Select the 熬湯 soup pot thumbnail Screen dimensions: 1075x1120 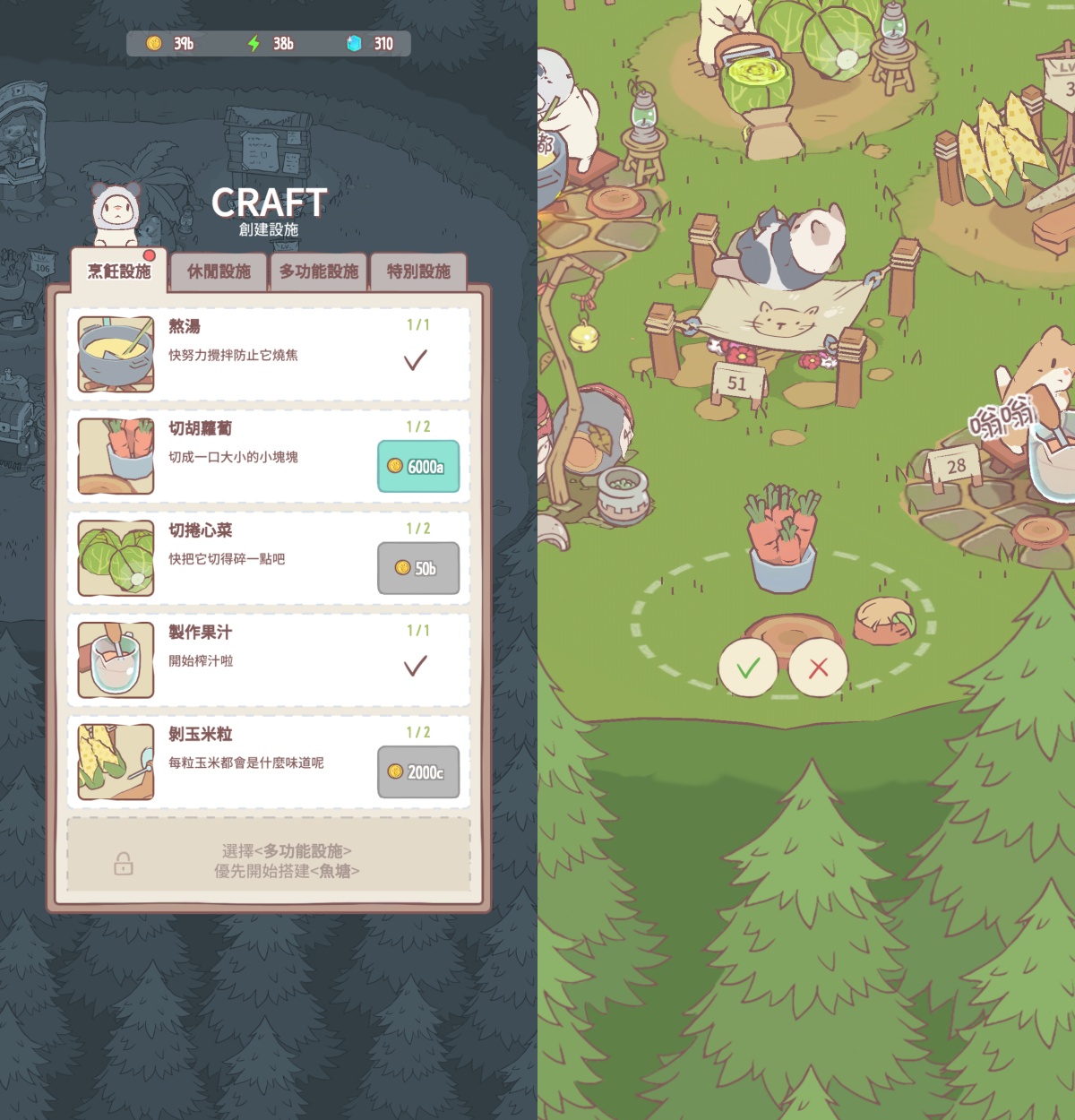coord(116,354)
